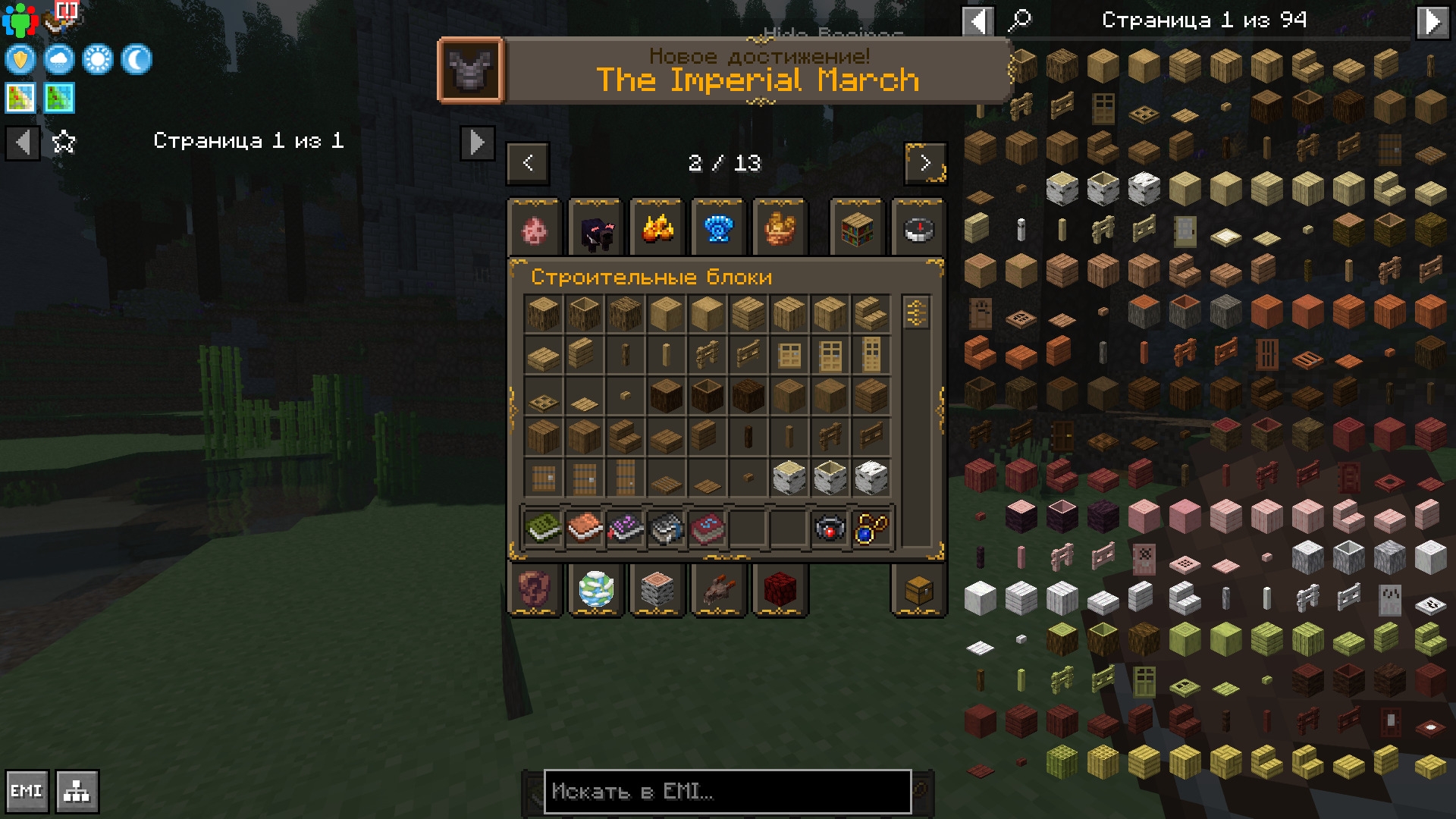
Task: Select the campfire flames creative tab
Action: pos(657,229)
